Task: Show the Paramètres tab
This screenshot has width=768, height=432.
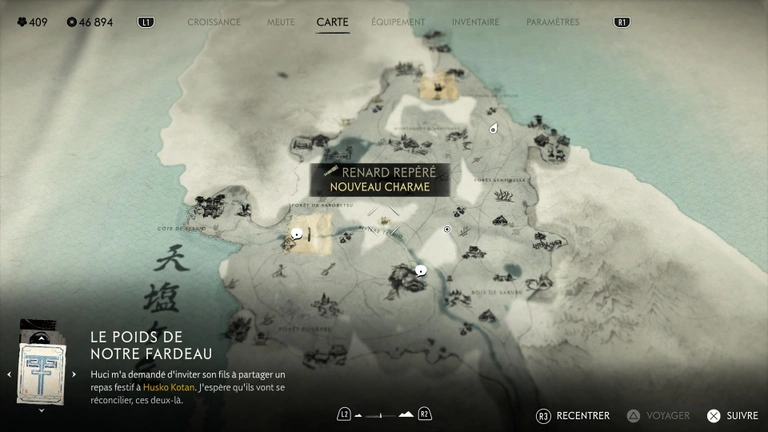Action: [x=552, y=21]
